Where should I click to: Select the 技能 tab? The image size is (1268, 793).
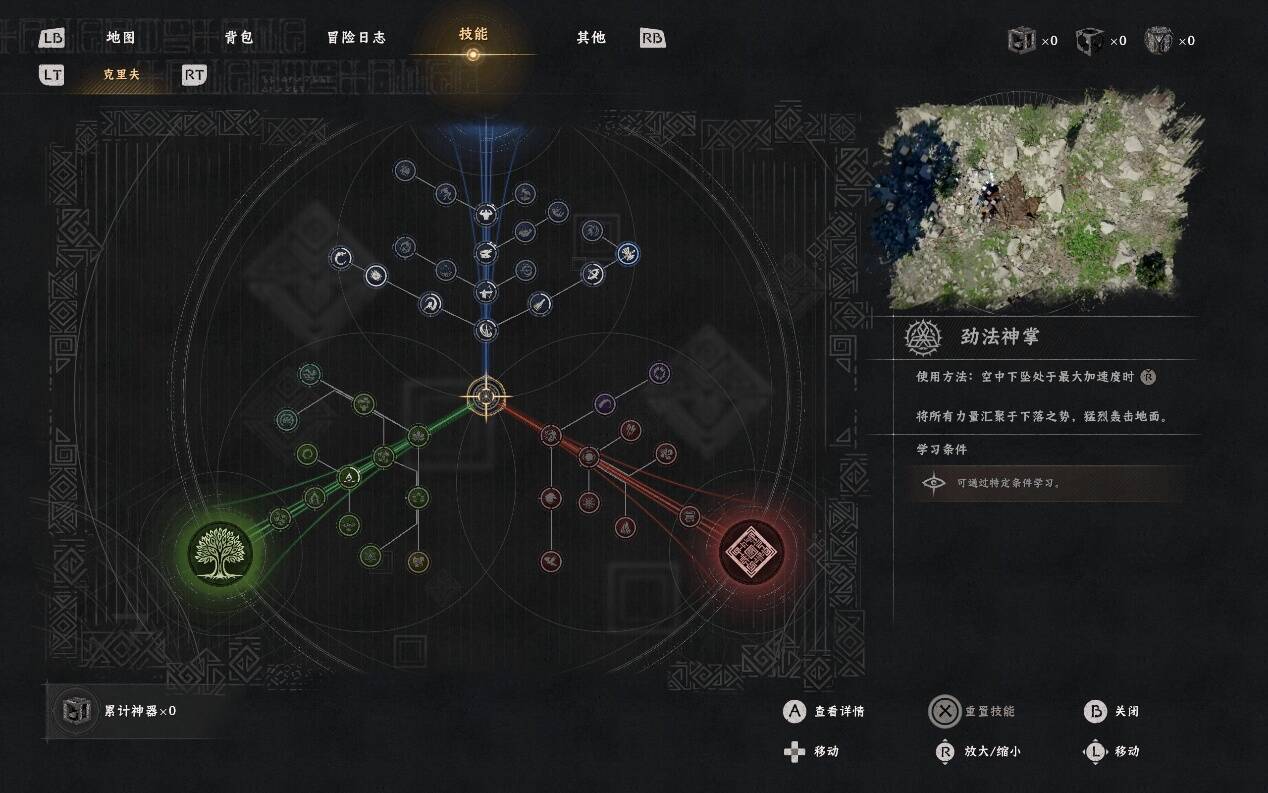click(x=473, y=34)
